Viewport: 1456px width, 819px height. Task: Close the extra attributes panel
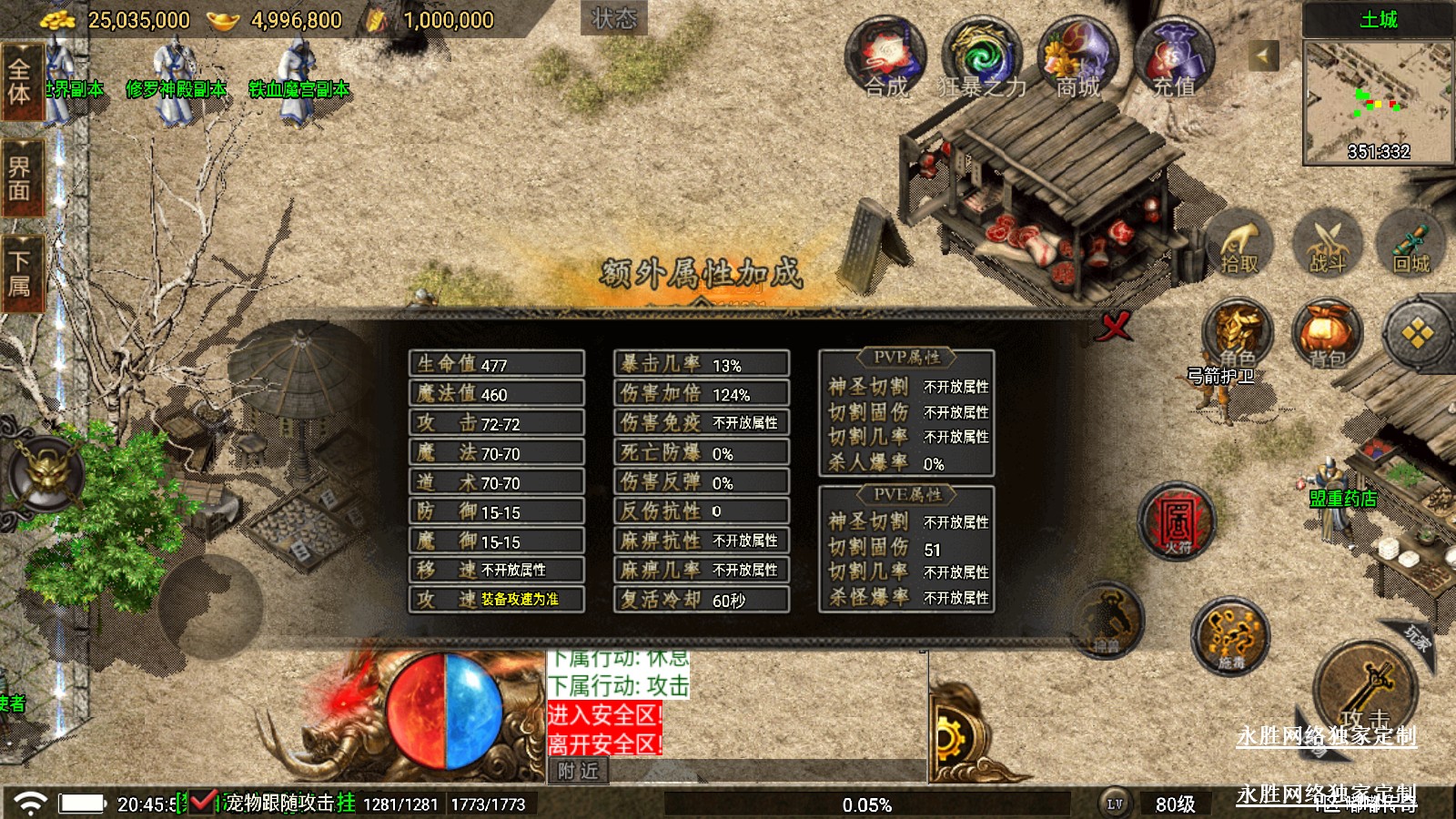coord(1114,325)
